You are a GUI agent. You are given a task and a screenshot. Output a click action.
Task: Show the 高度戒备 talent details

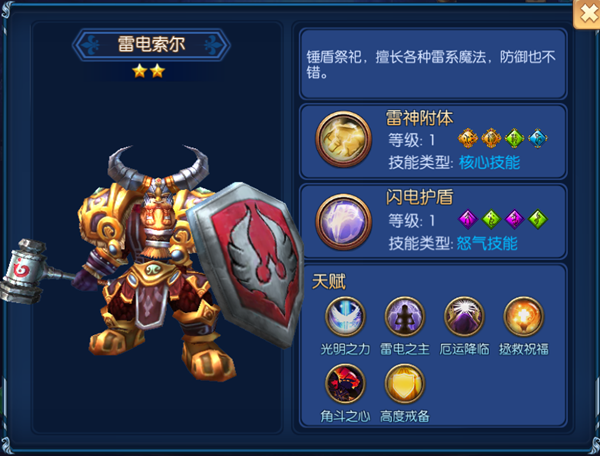(404, 383)
